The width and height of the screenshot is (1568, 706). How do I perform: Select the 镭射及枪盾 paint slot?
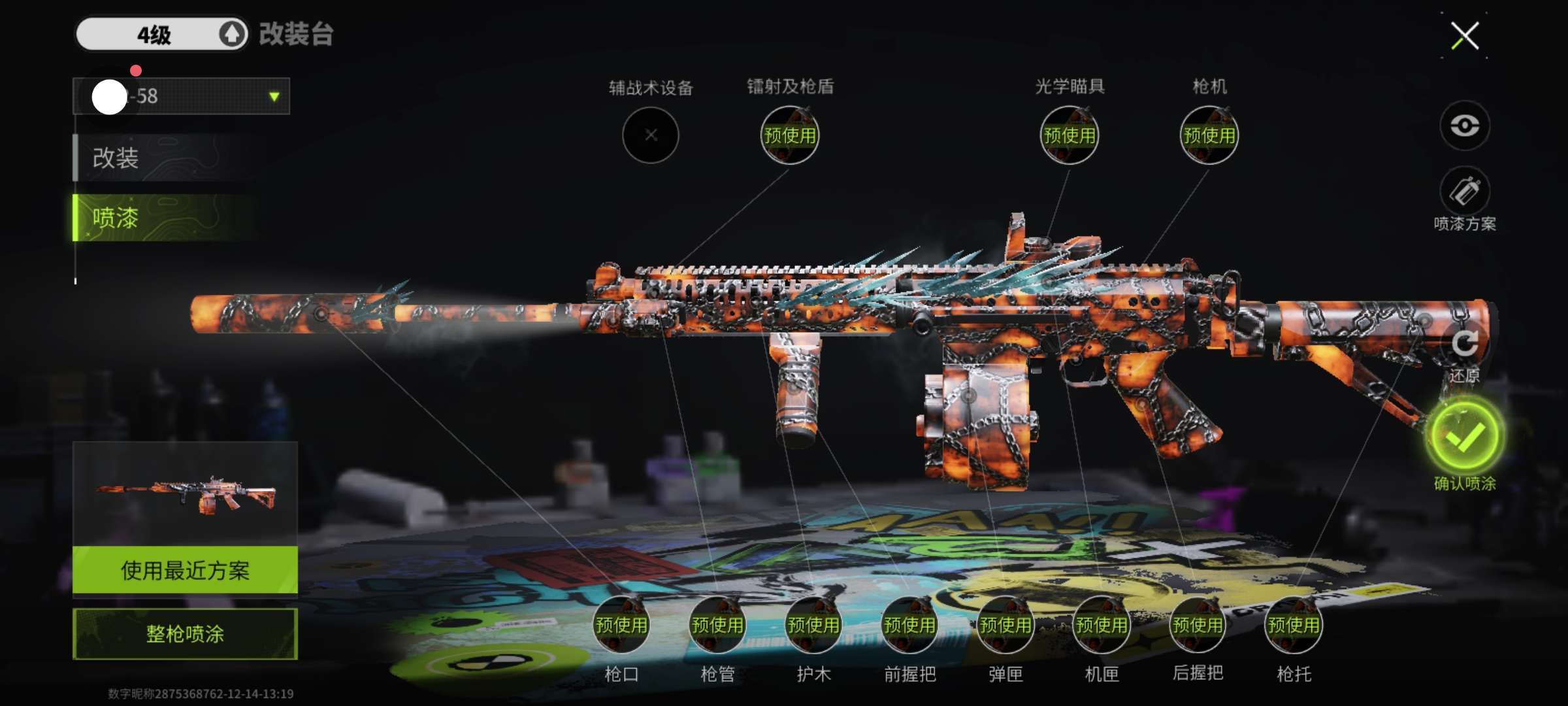(x=789, y=135)
